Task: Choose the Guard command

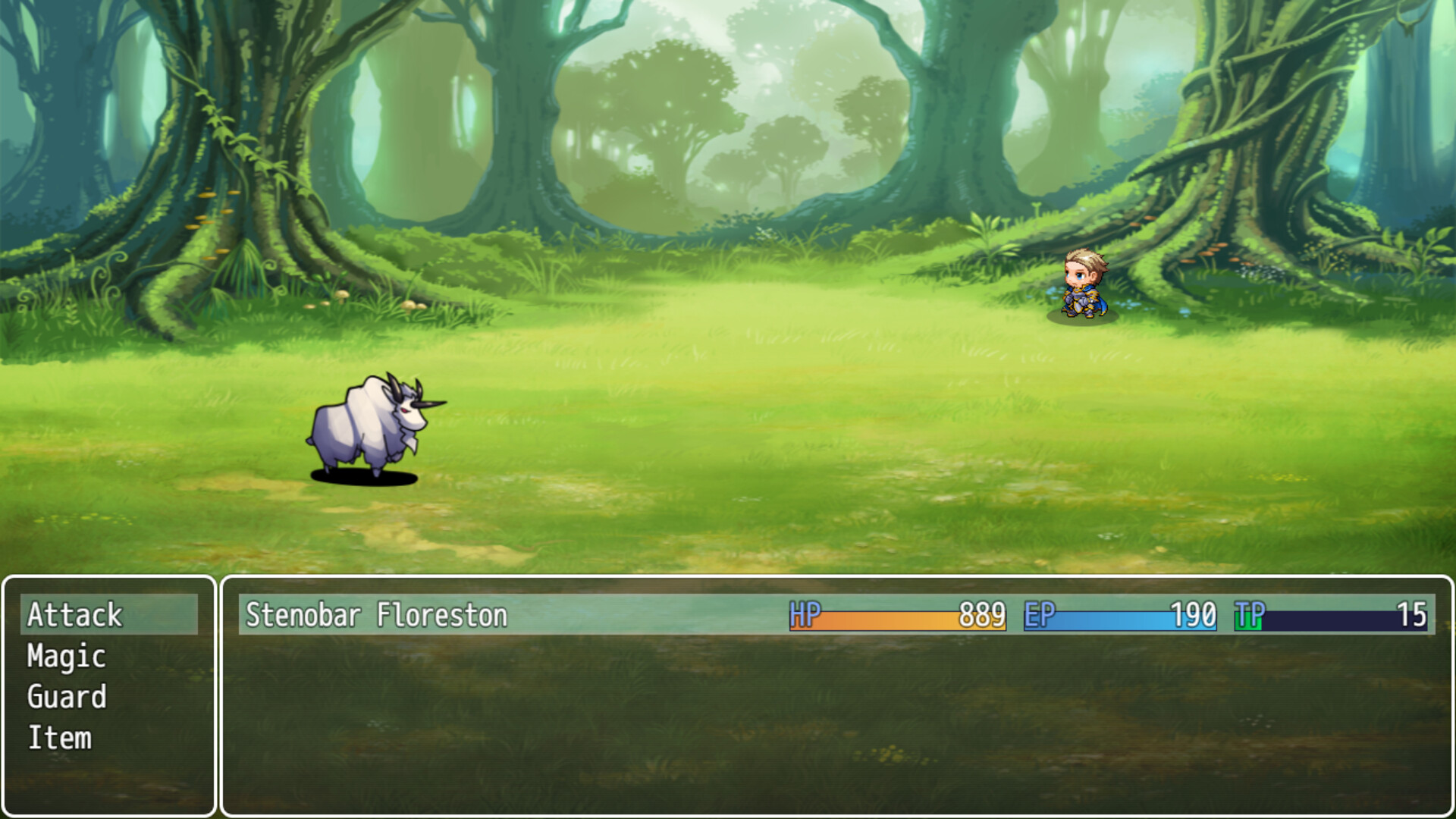Action: click(67, 698)
